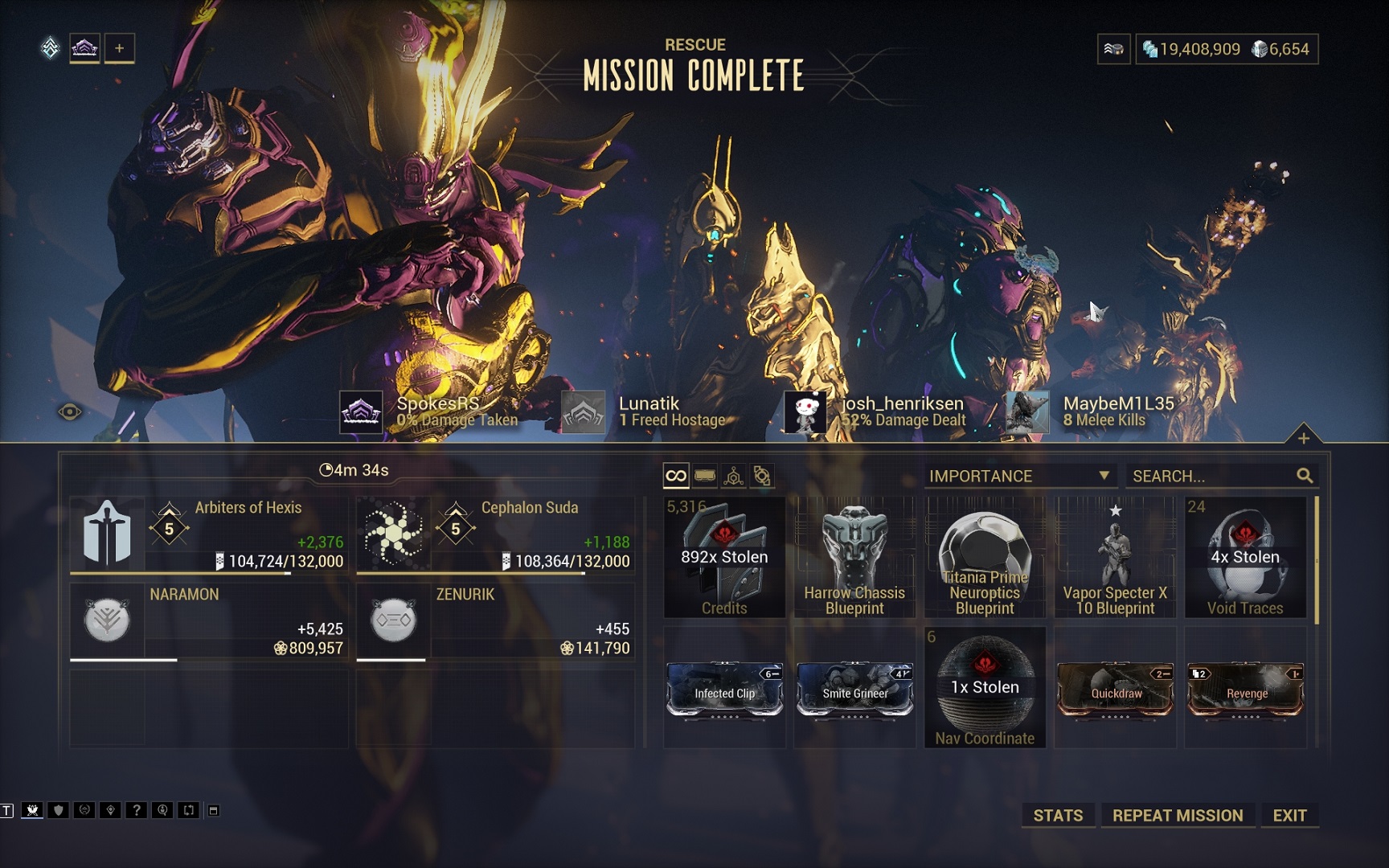Click the reward Search field
This screenshot has width=1389, height=868.
1212,476
